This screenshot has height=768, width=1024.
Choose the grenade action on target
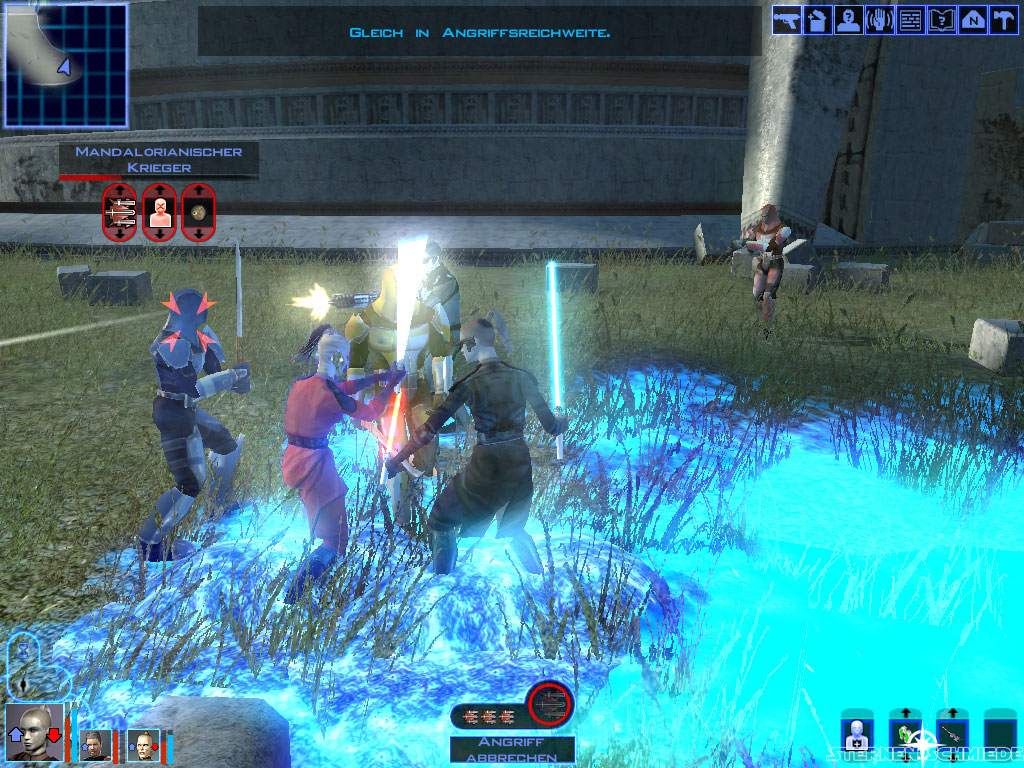(x=199, y=211)
